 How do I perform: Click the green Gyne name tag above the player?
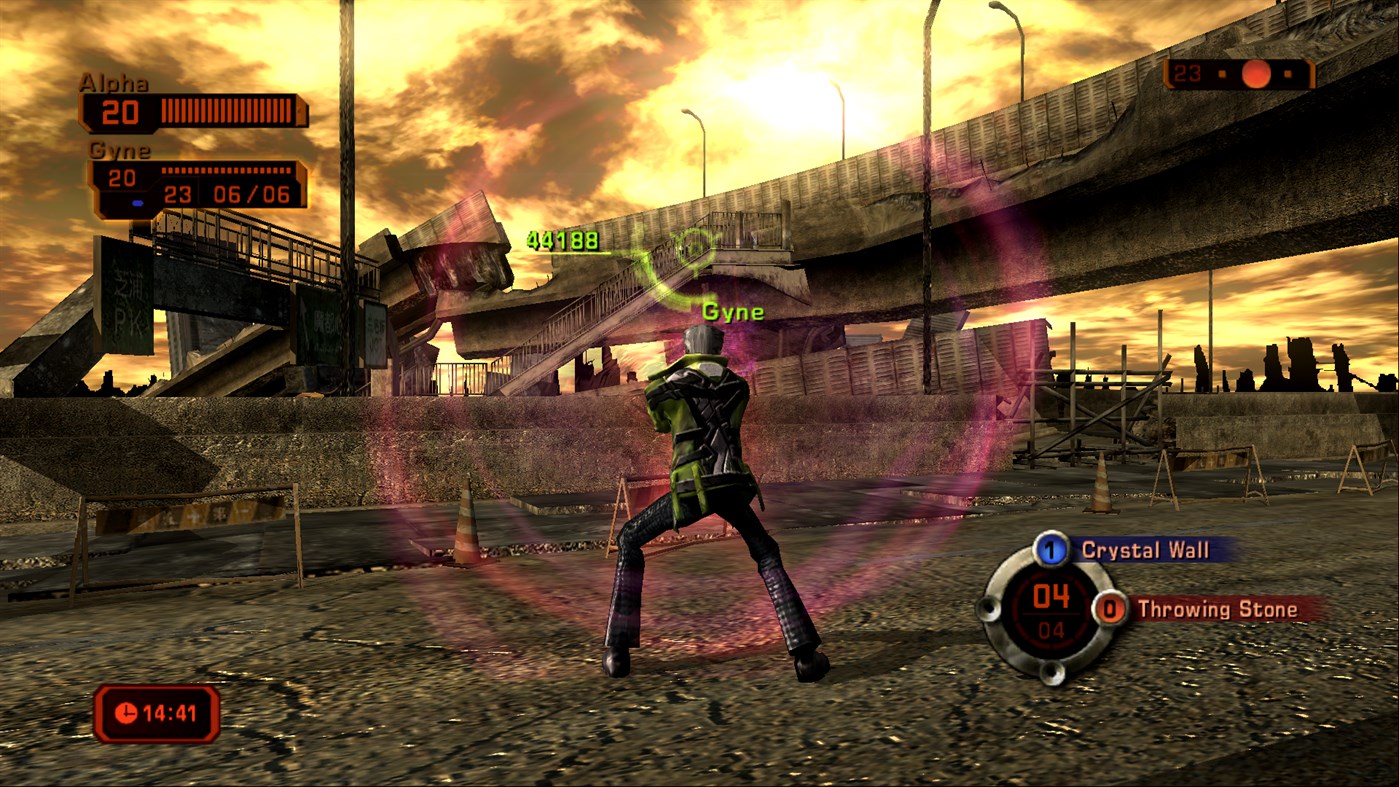pos(733,311)
